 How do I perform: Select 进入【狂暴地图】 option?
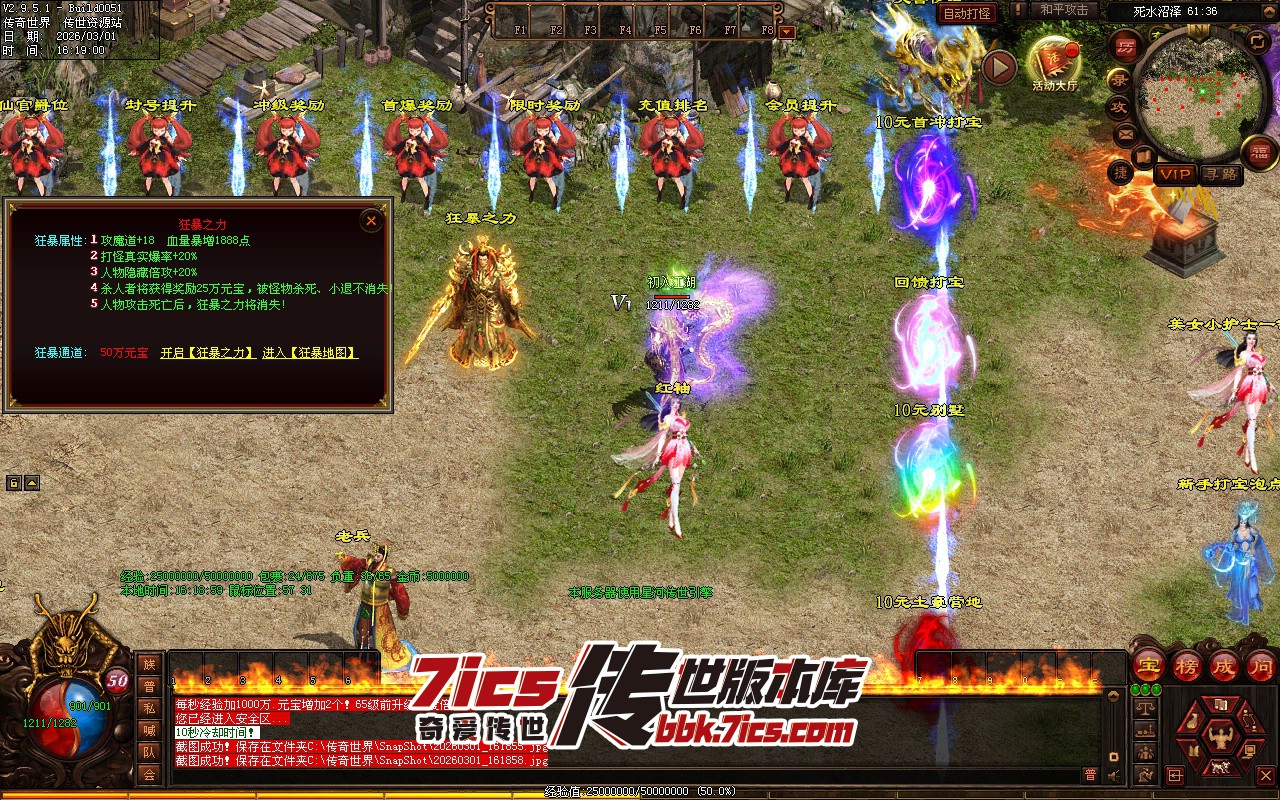point(310,353)
